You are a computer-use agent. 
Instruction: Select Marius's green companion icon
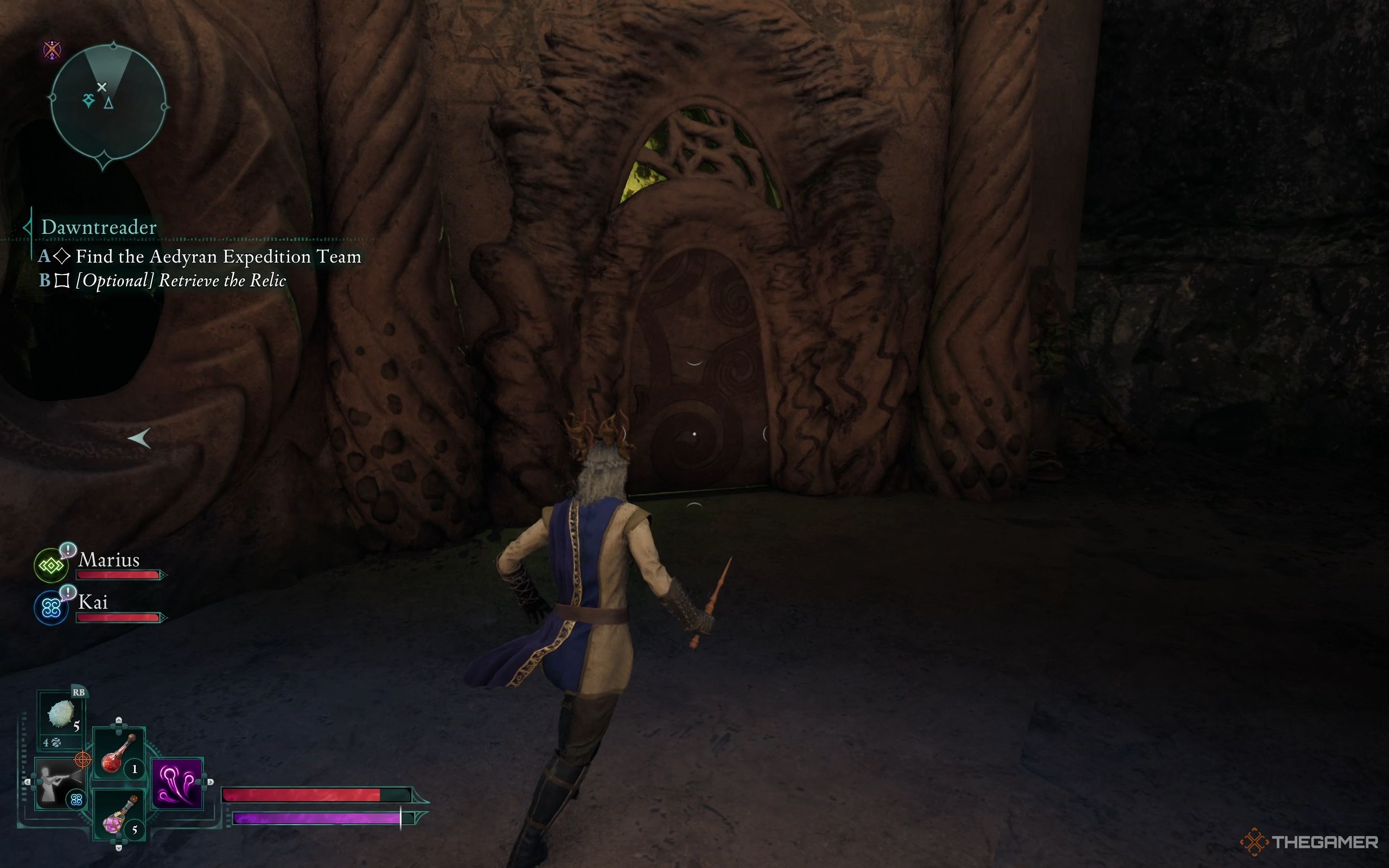(51, 565)
